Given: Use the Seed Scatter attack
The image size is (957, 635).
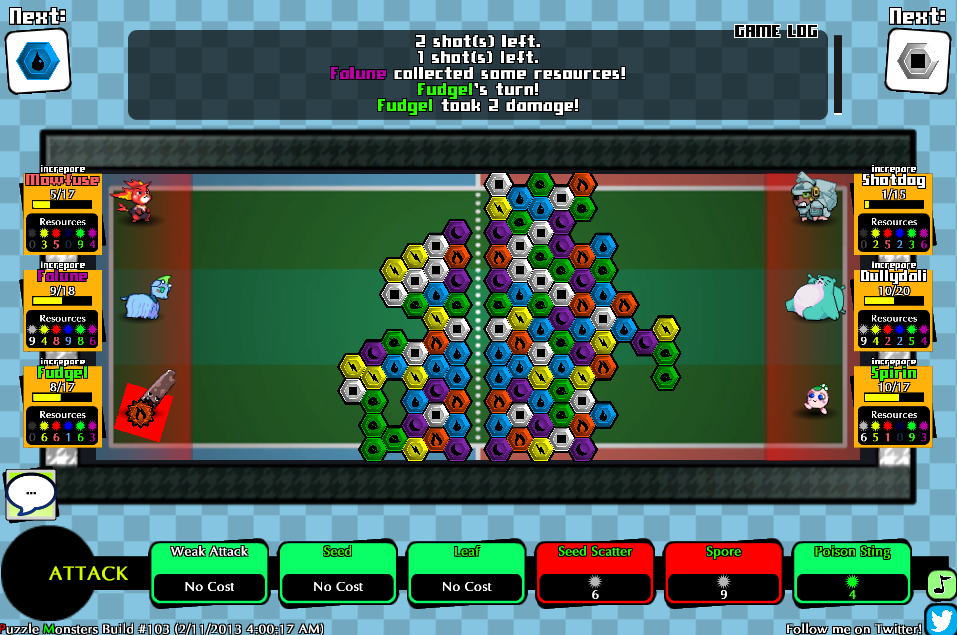Looking at the screenshot, I should coord(595,573).
